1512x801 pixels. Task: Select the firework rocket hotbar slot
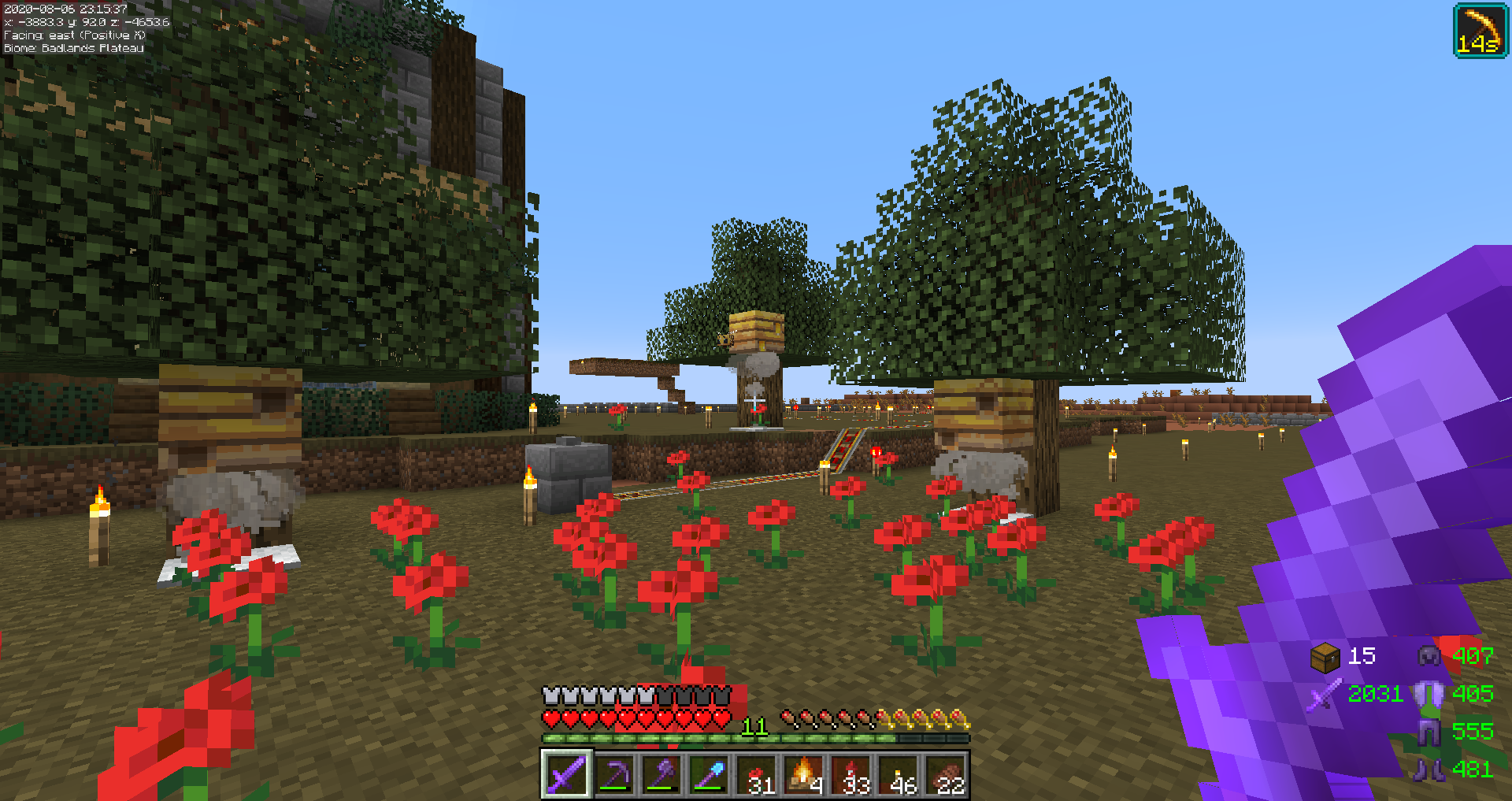850,774
